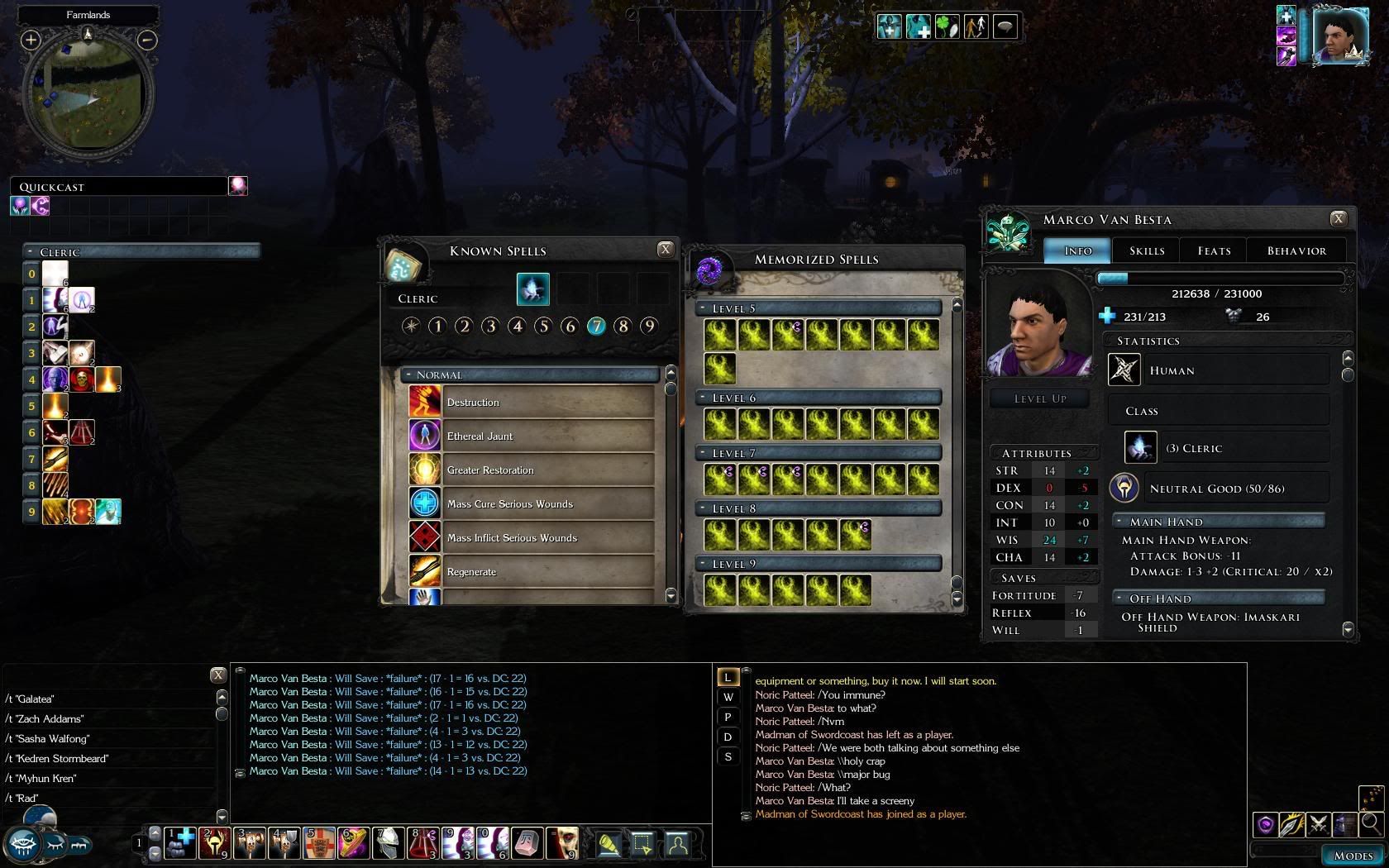Screen dimensions: 1389x868
Task: Open the Feats tab
Action: click(1214, 250)
